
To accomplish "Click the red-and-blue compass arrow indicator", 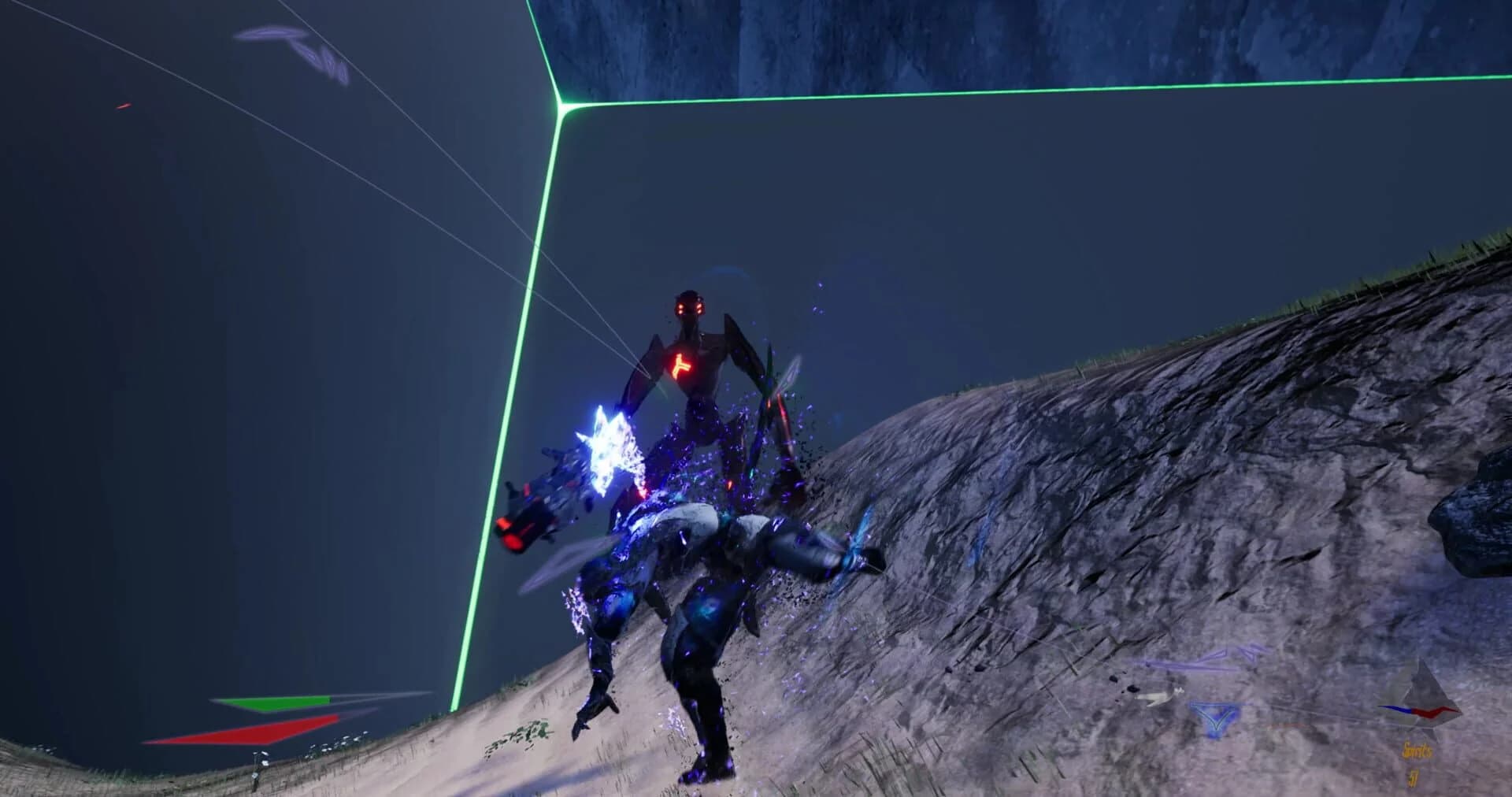I will pos(1417,711).
